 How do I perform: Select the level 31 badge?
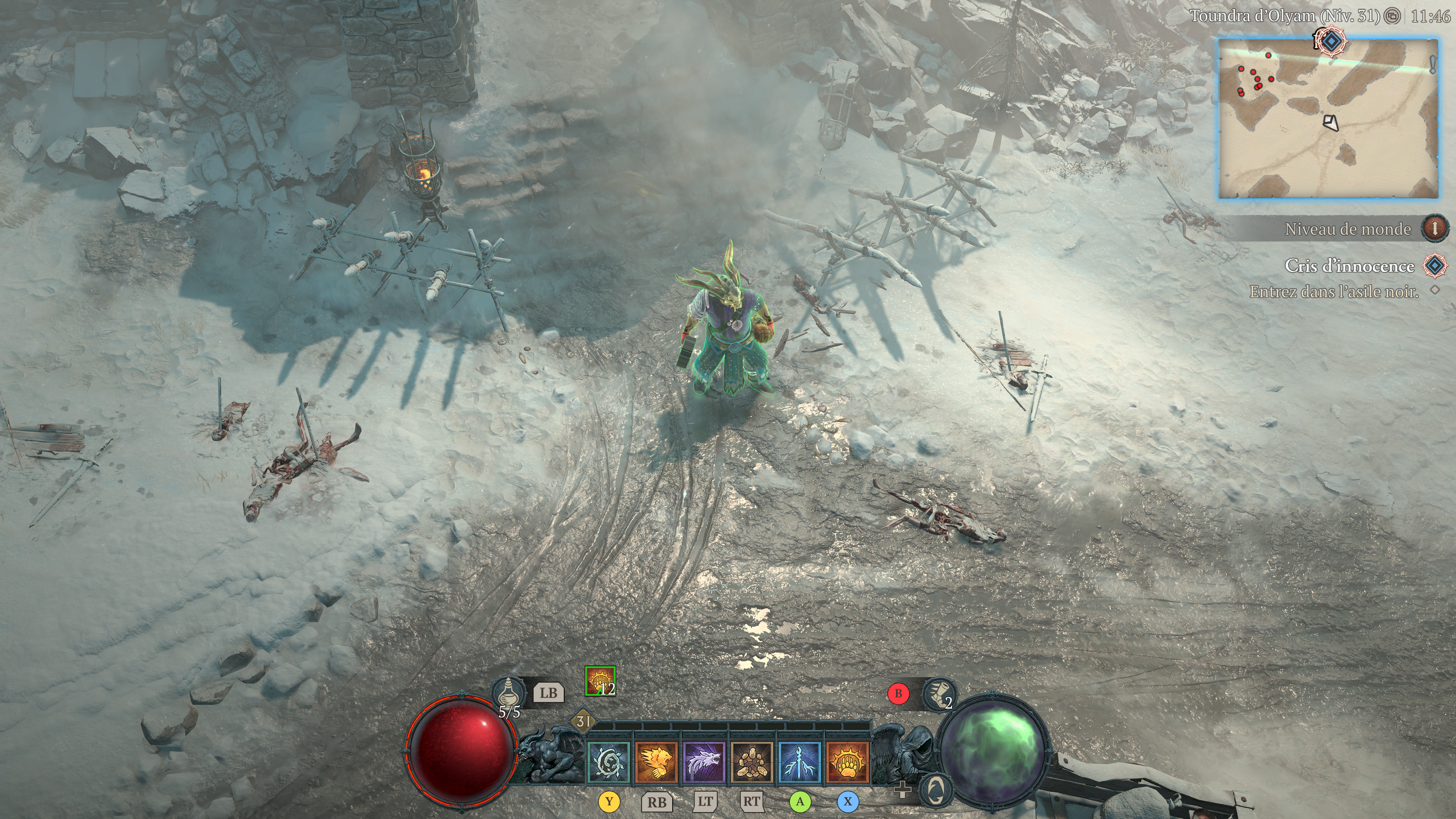point(583,721)
